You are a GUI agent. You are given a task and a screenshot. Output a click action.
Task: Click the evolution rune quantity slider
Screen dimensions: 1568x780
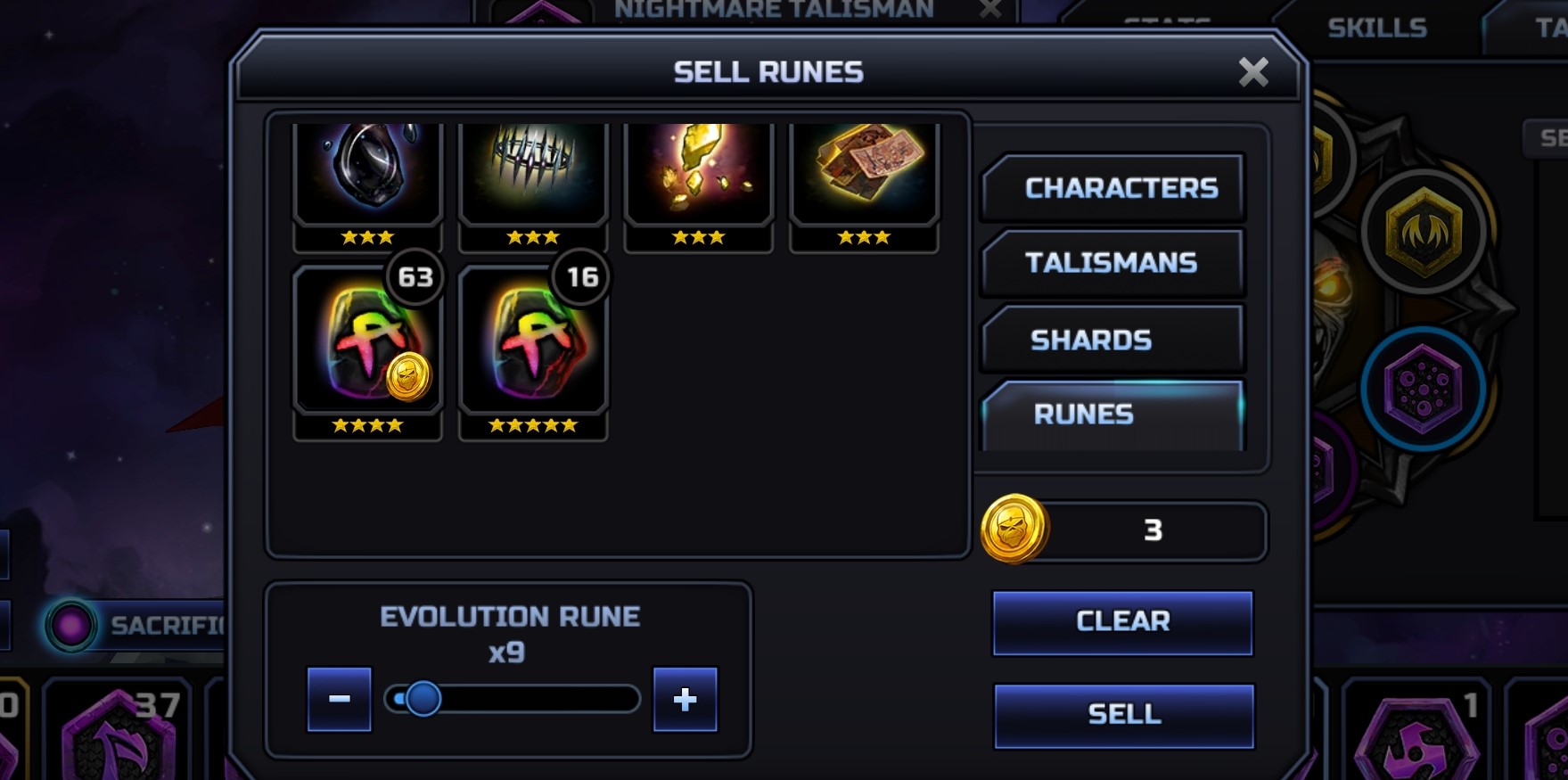point(512,699)
